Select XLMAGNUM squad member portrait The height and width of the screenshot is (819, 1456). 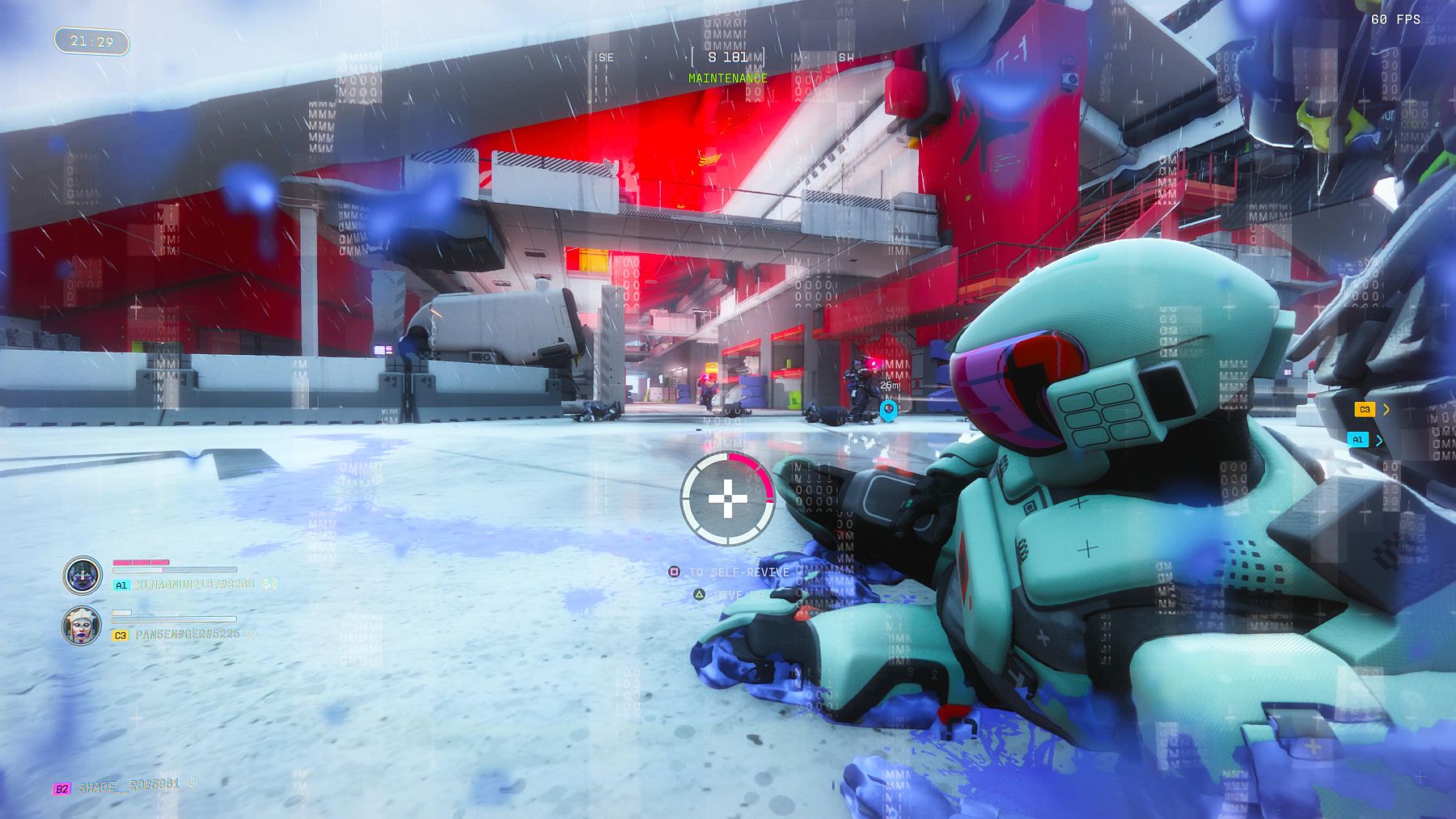pos(83,575)
